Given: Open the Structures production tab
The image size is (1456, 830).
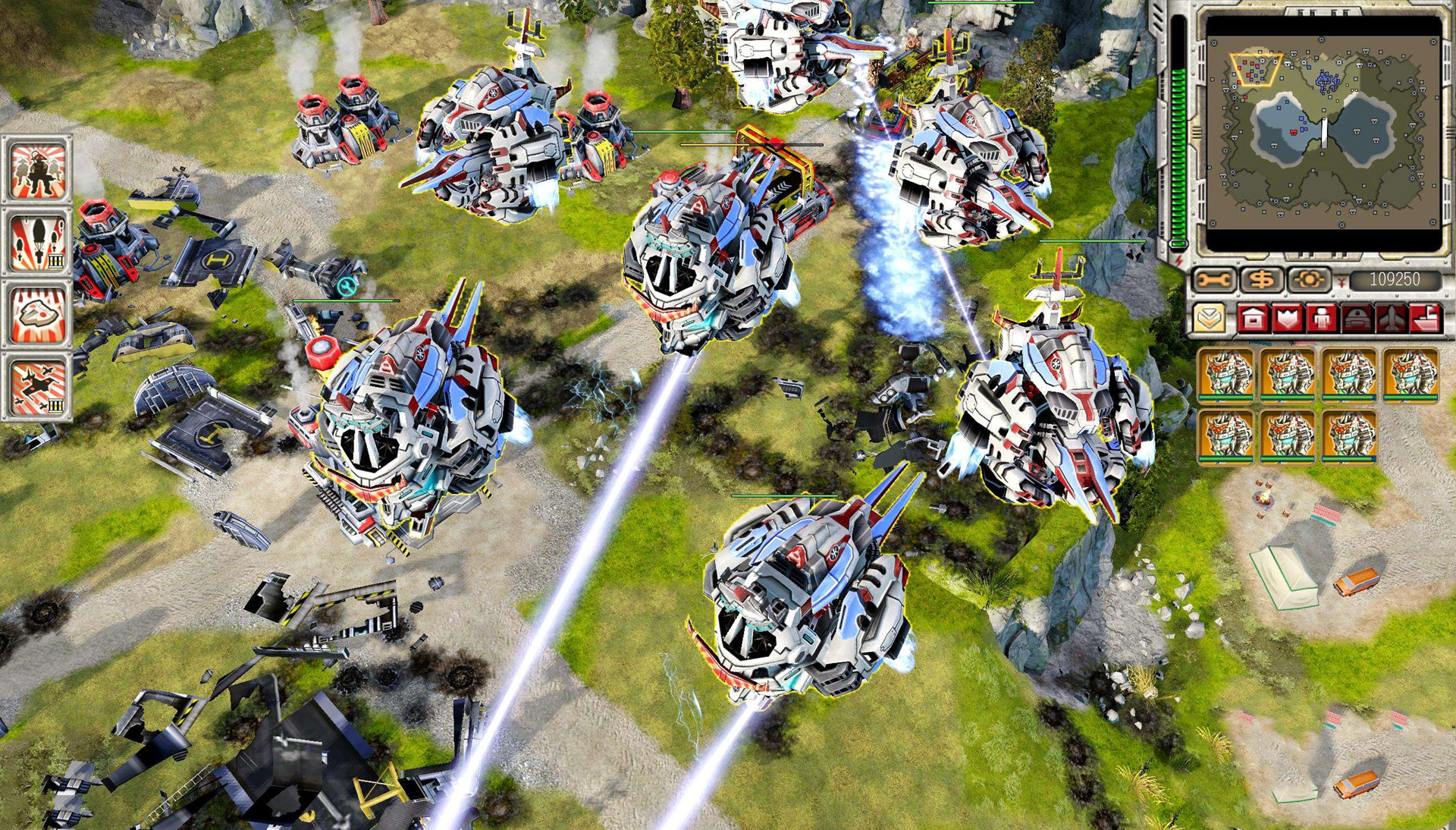Looking at the screenshot, I should coord(1251,317).
